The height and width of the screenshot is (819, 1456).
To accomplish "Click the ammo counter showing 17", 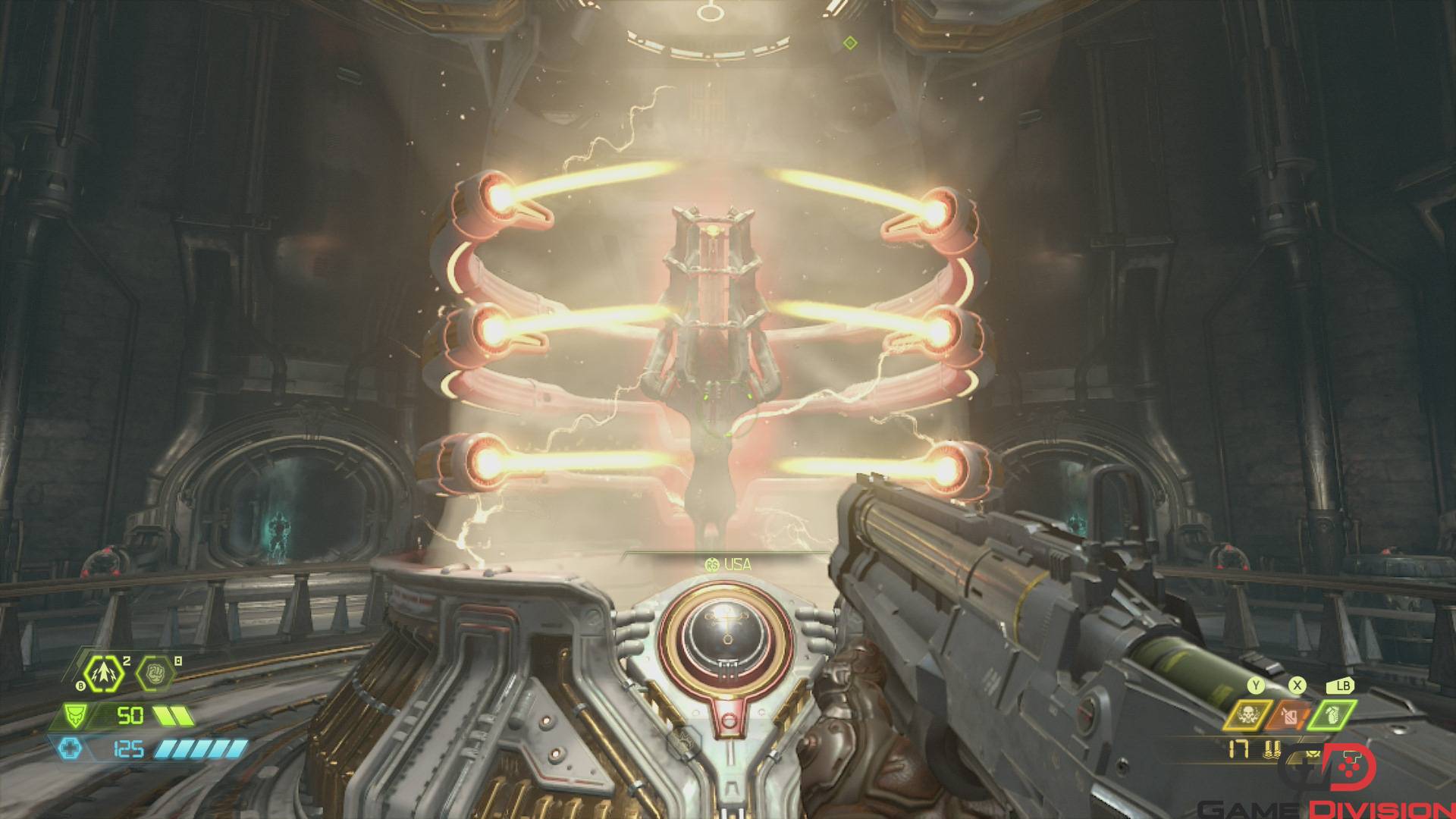I will coord(1238,749).
